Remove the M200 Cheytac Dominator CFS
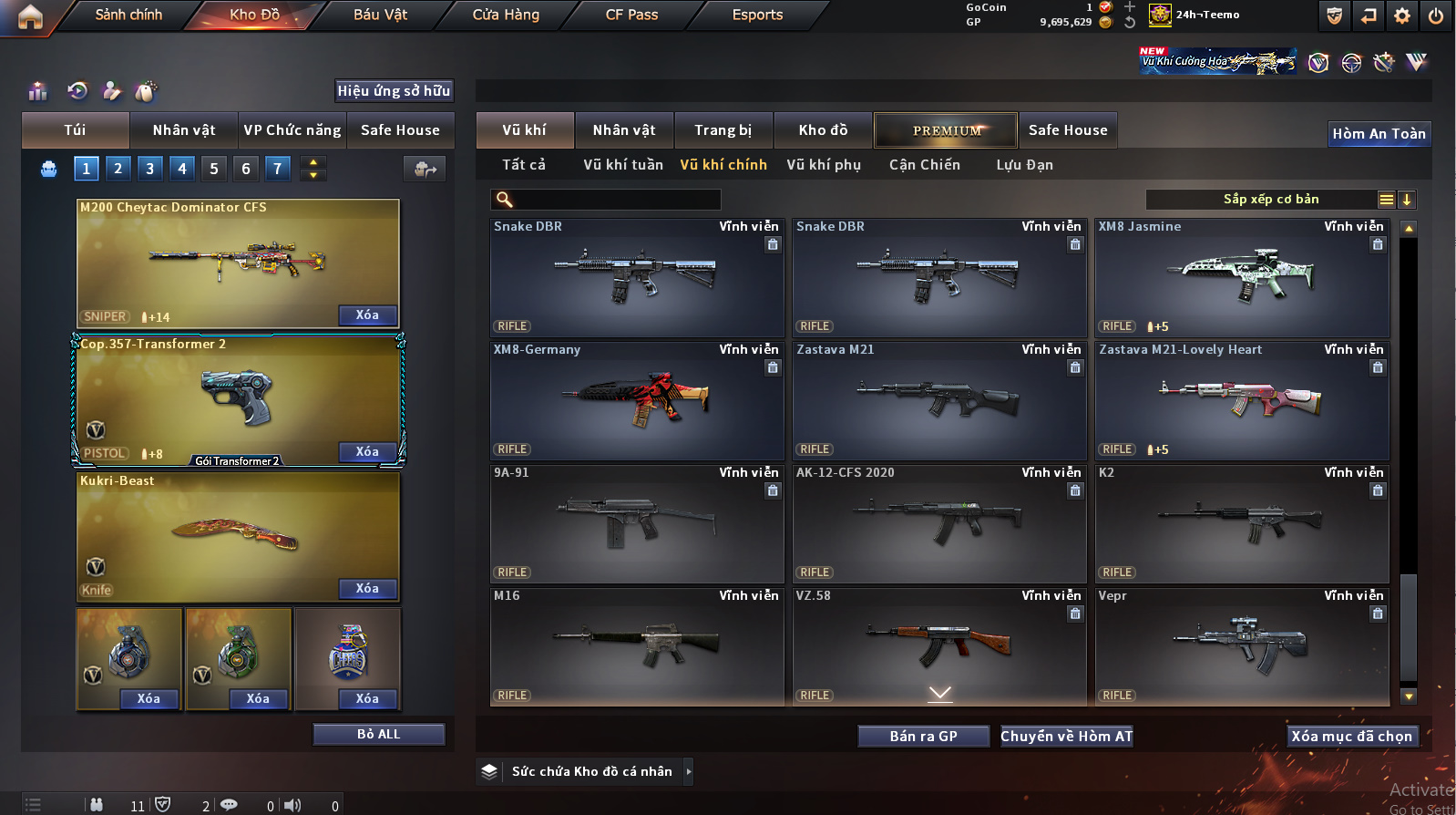This screenshot has width=1456, height=815. click(367, 315)
